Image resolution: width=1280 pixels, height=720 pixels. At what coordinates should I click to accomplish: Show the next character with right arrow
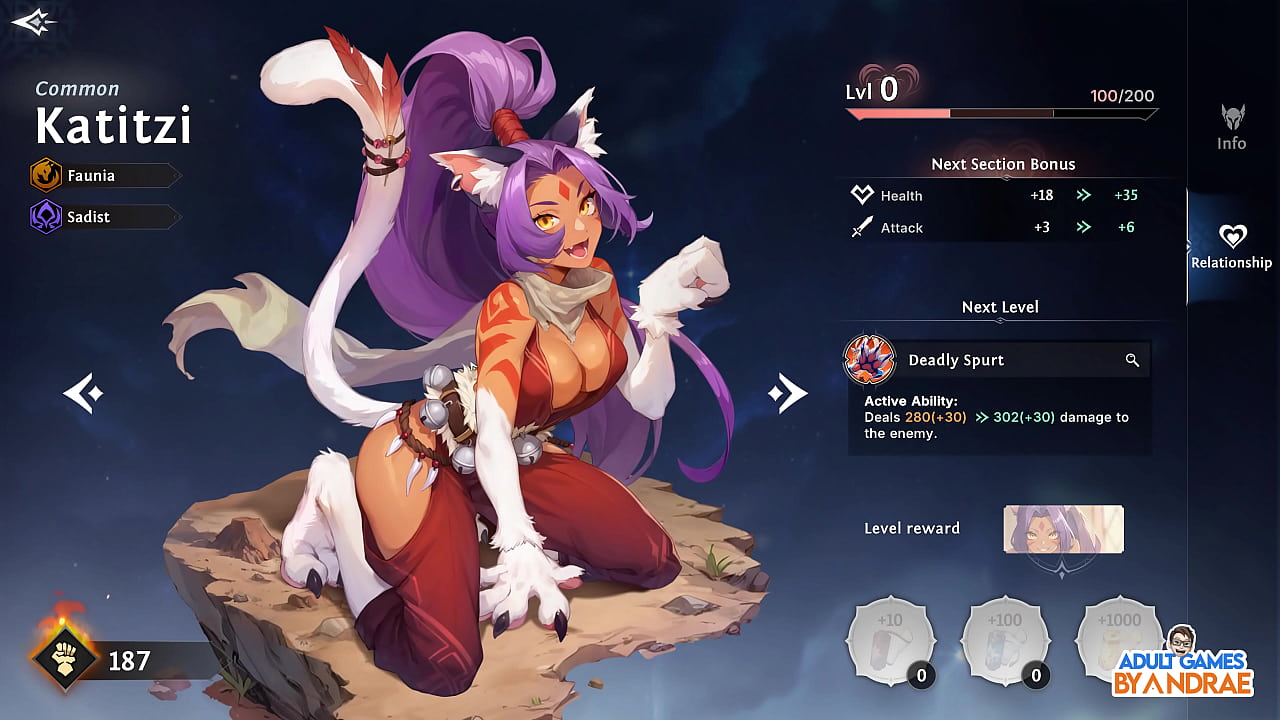(787, 394)
